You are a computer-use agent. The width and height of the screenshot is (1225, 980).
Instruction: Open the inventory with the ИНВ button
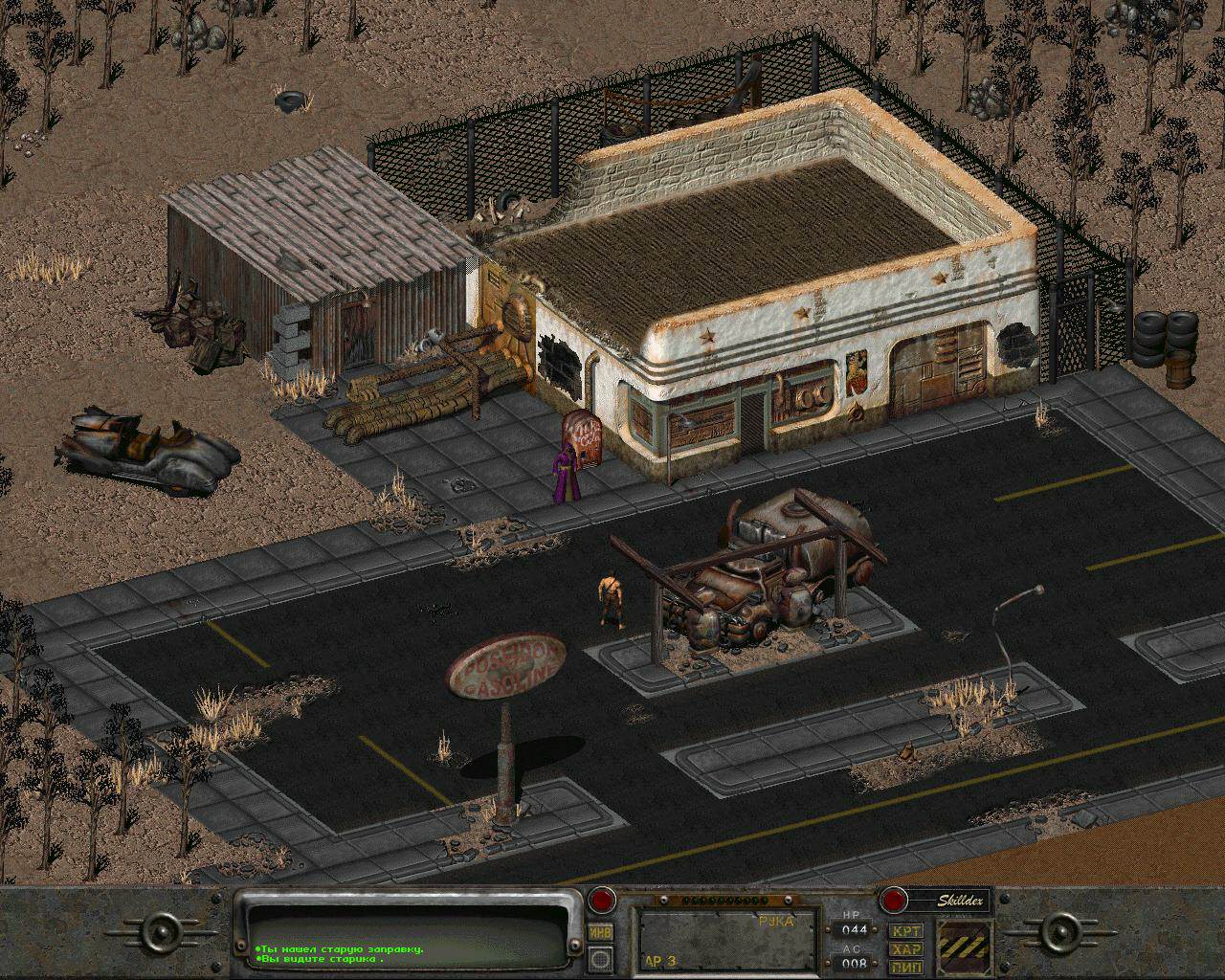point(601,933)
